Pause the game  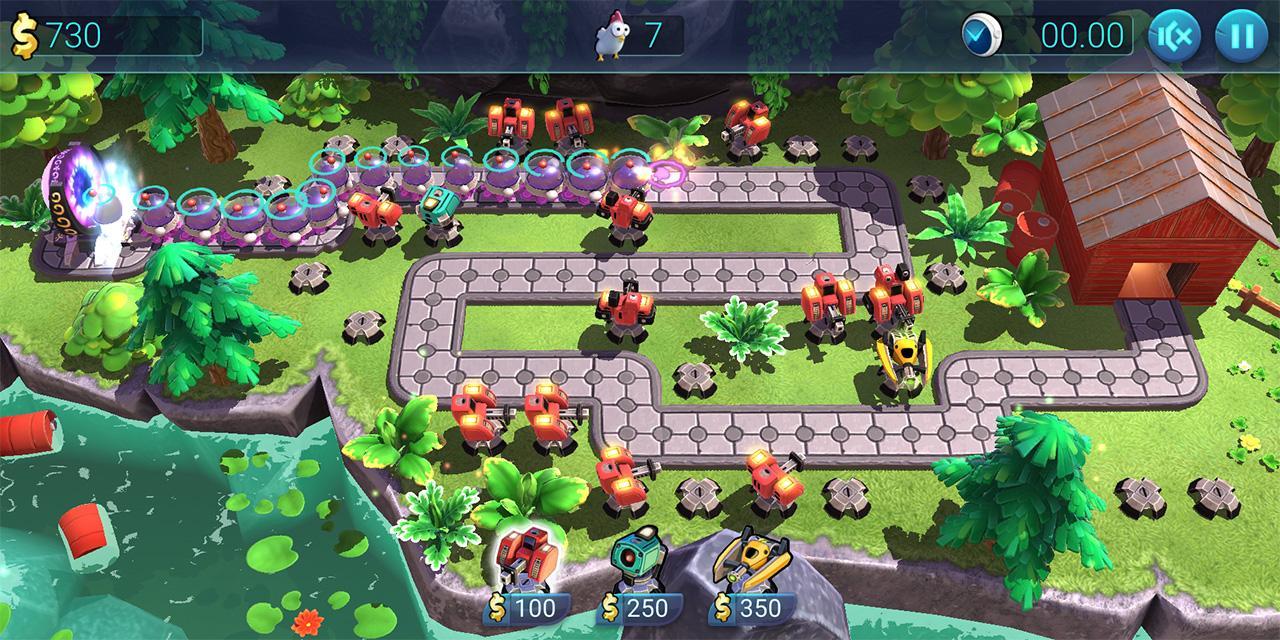(1241, 36)
